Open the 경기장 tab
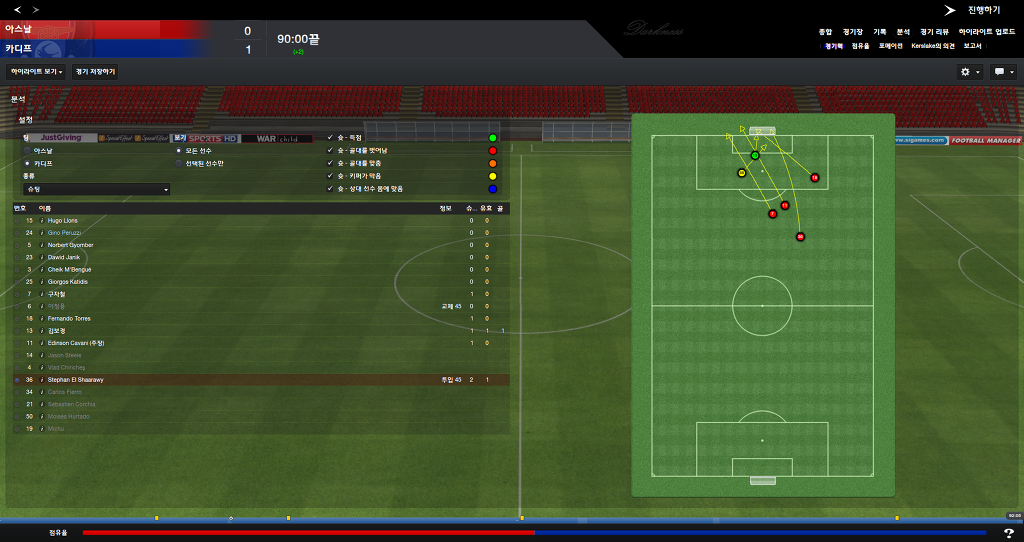1024x542 pixels. [851, 32]
